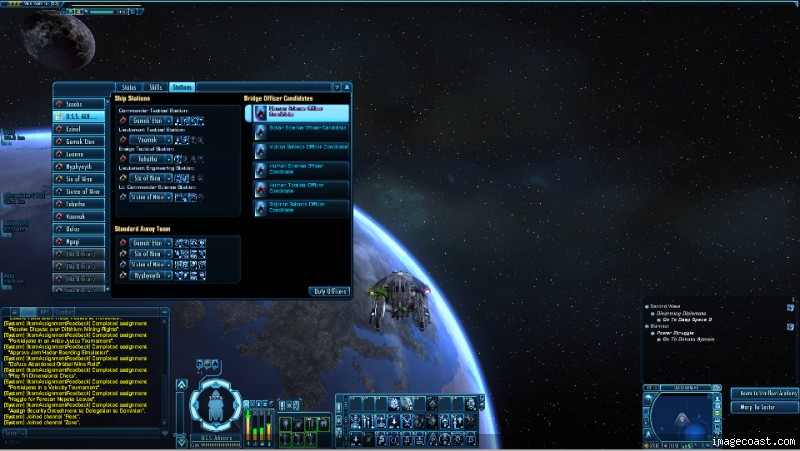This screenshot has width=800, height=451.
Task: Open the Skills tab
Action: click(x=156, y=88)
